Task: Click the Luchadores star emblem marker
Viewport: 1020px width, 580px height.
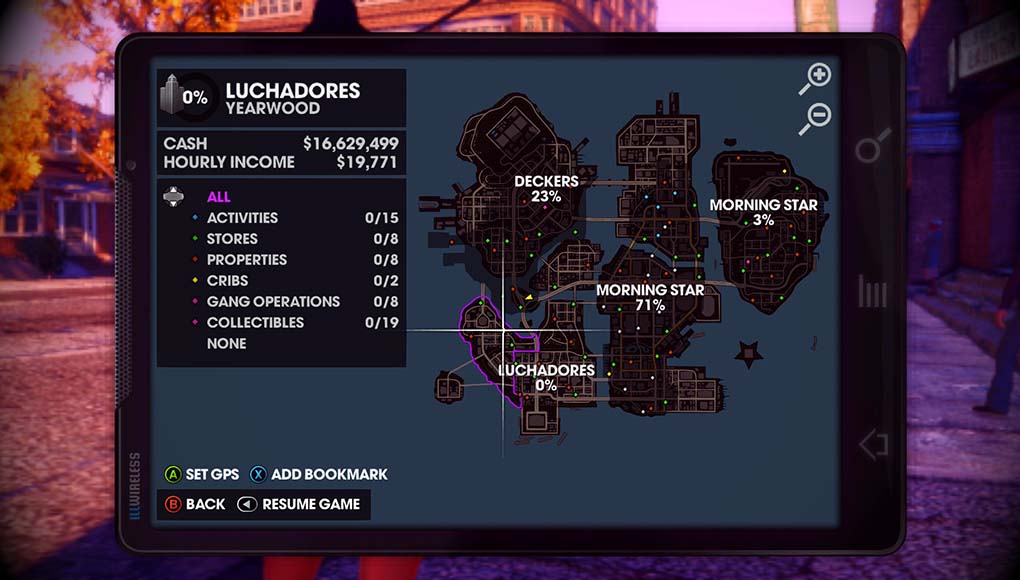Action: [x=747, y=353]
